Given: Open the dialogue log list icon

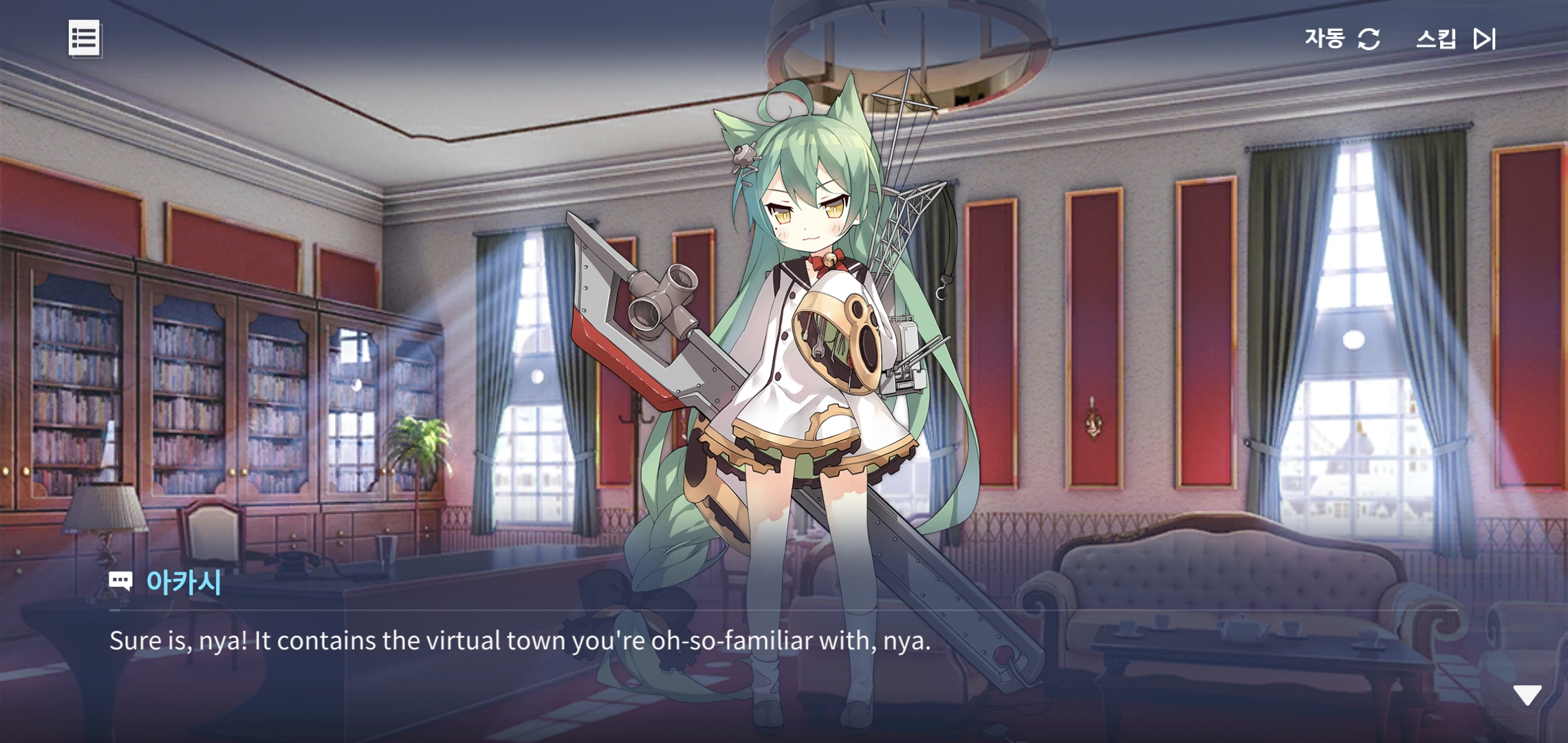Looking at the screenshot, I should (x=85, y=38).
